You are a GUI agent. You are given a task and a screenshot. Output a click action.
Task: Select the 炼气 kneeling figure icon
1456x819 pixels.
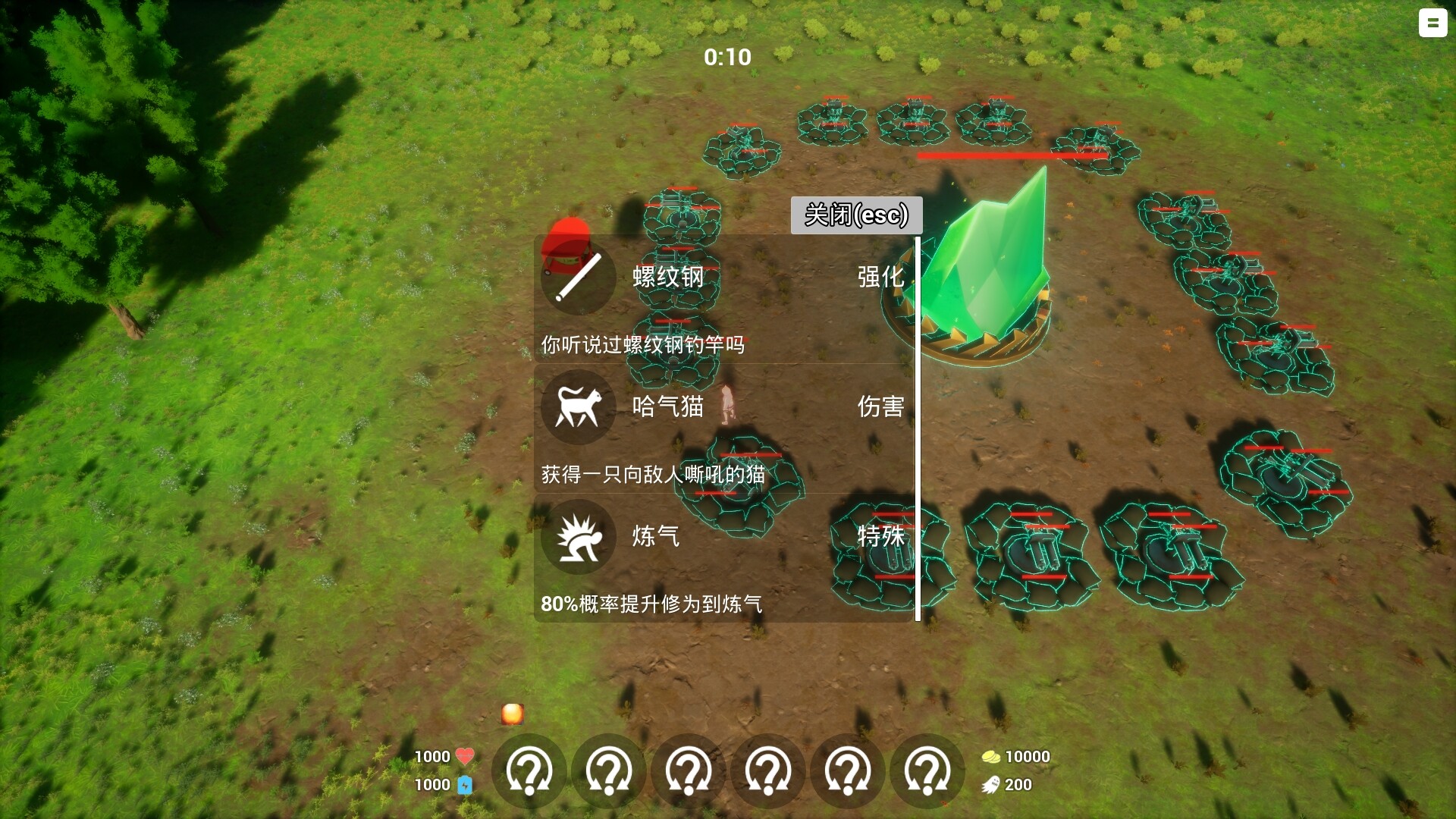578,536
